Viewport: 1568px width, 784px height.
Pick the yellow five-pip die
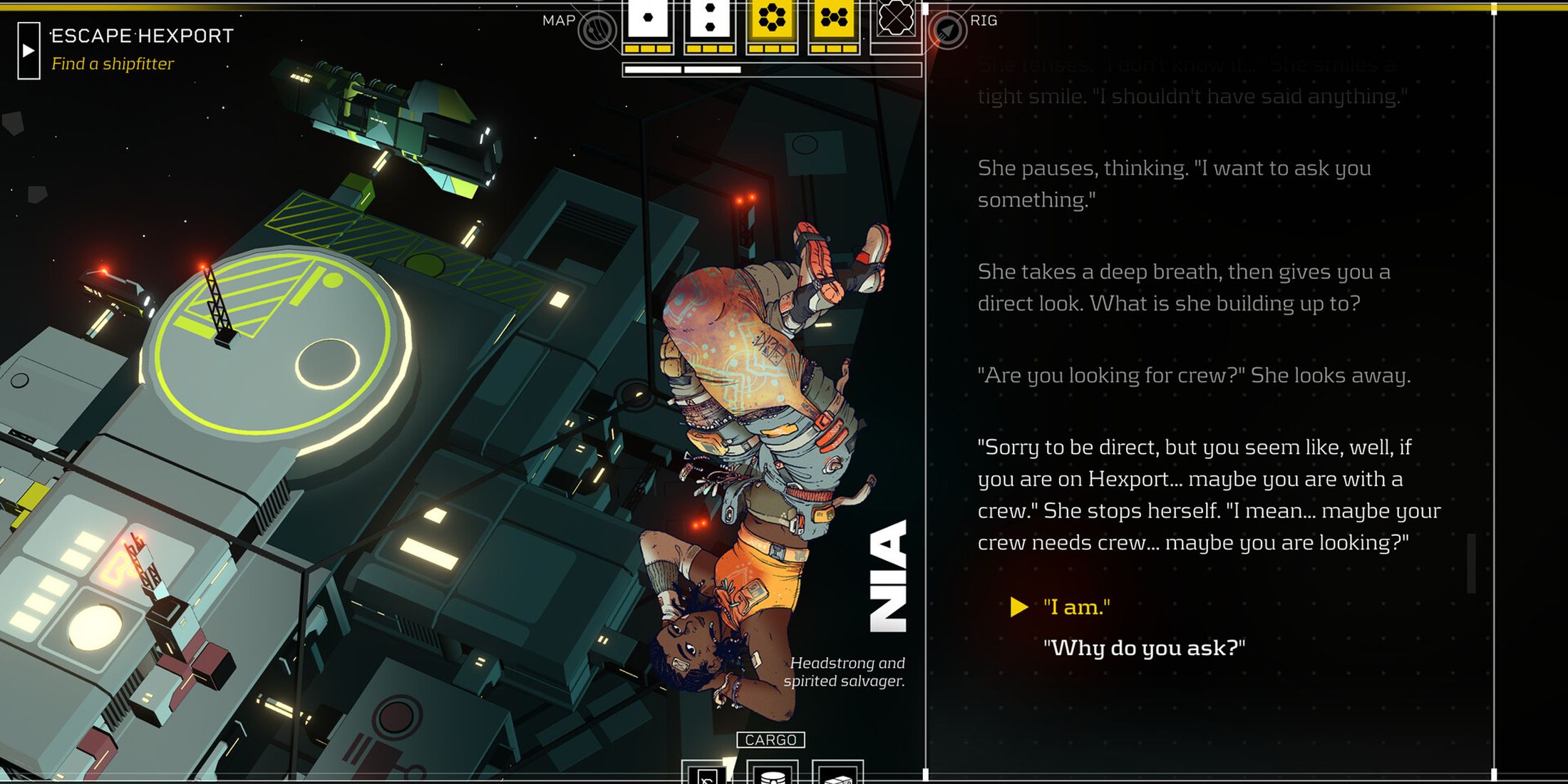click(x=833, y=20)
